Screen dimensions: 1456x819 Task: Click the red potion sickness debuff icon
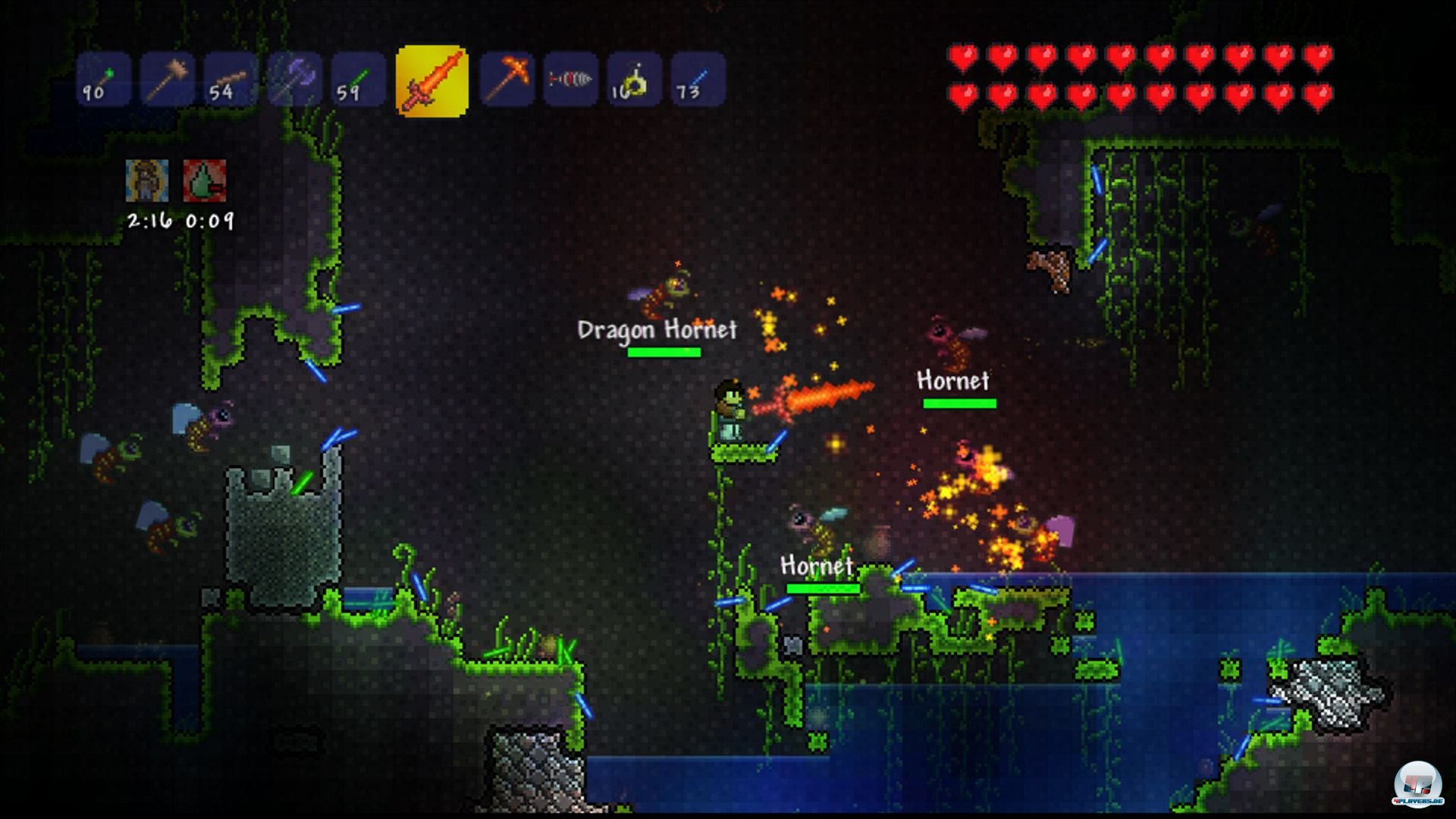point(205,180)
